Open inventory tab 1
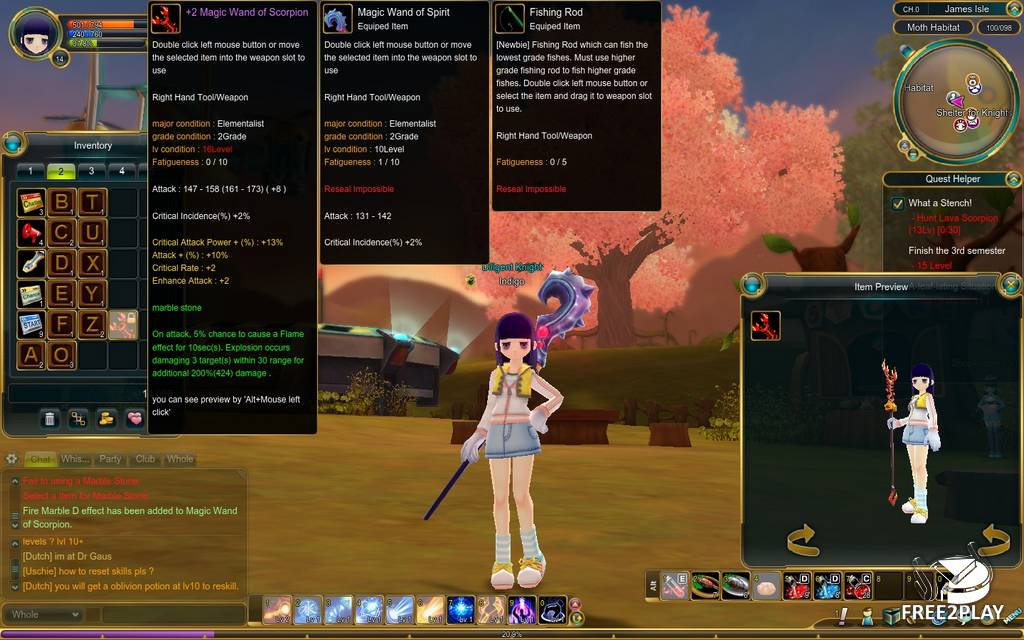Image resolution: width=1024 pixels, height=640 pixels. 29,171
